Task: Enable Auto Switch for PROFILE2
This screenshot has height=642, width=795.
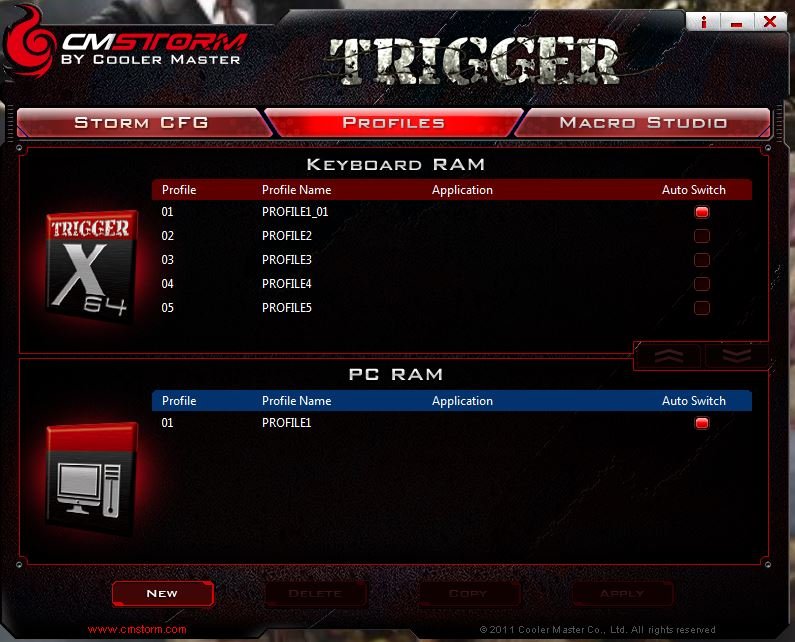Action: pos(702,236)
